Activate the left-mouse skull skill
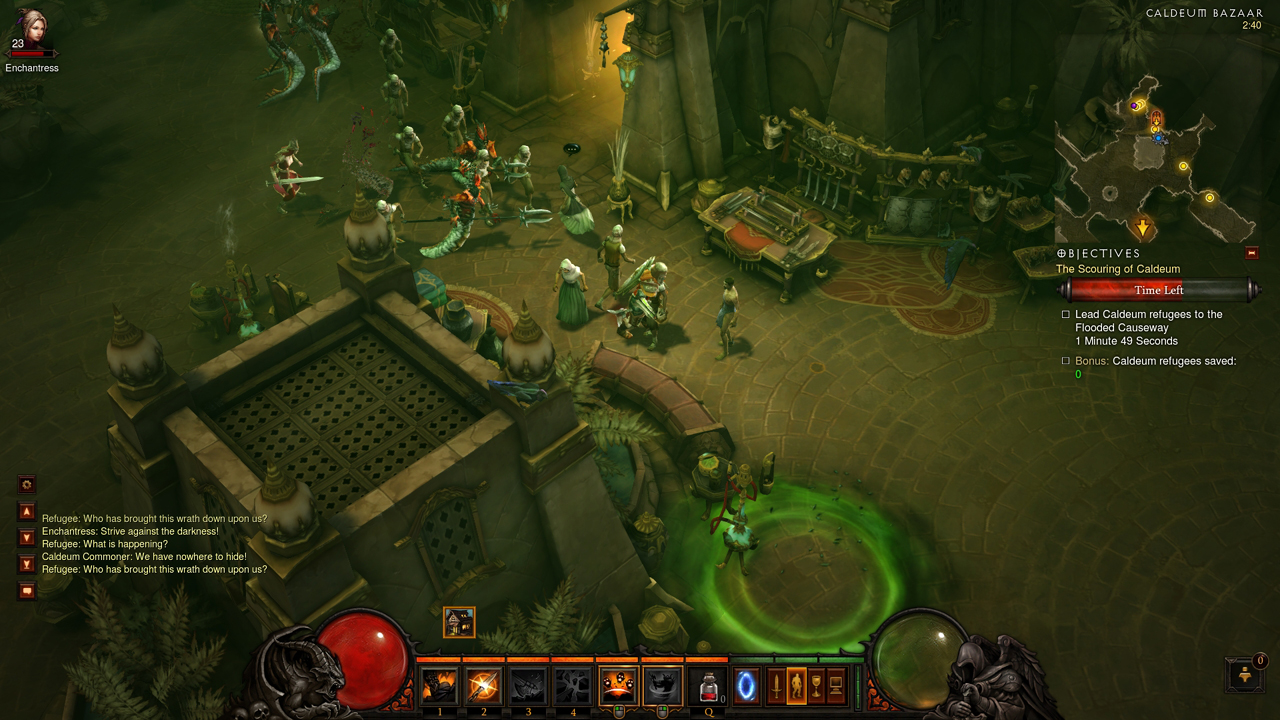This screenshot has height=720, width=1280. [x=618, y=686]
